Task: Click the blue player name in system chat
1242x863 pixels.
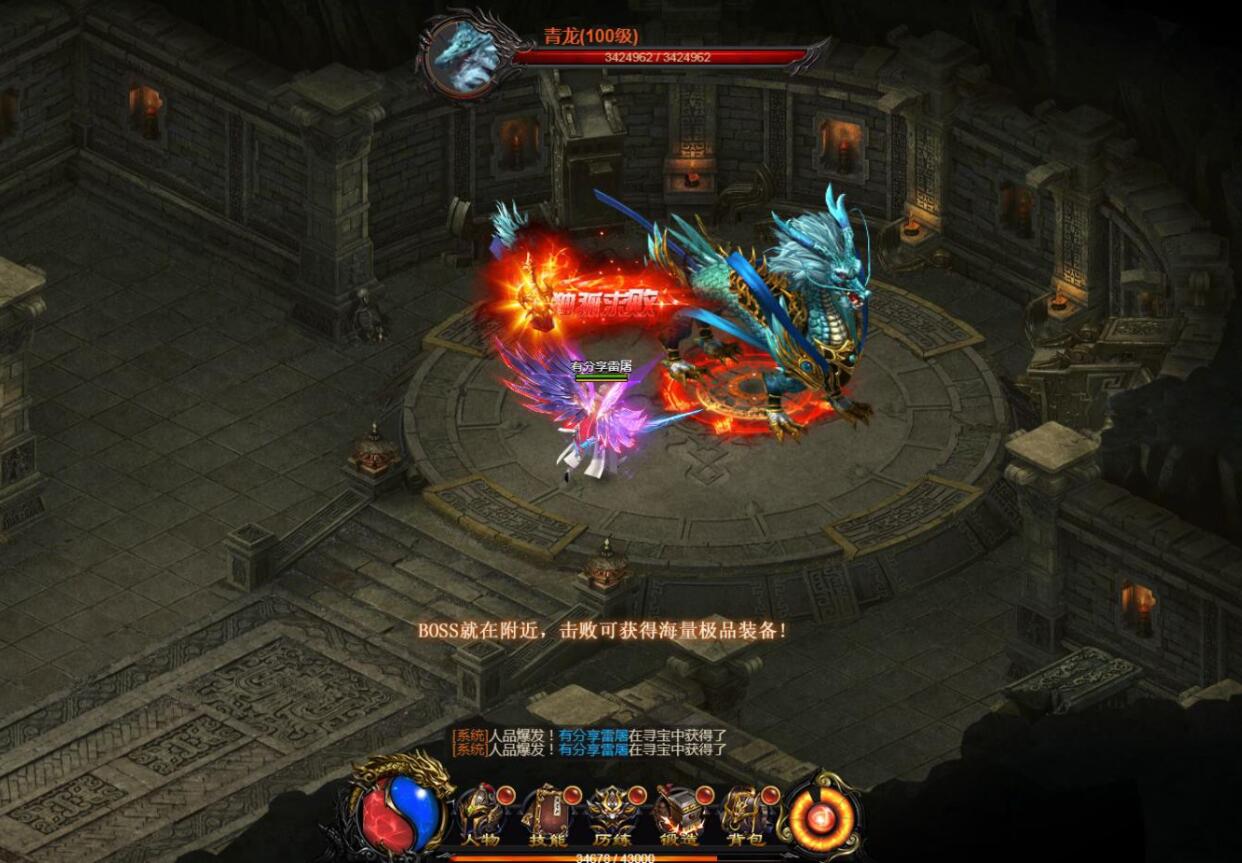Action: coord(593,736)
